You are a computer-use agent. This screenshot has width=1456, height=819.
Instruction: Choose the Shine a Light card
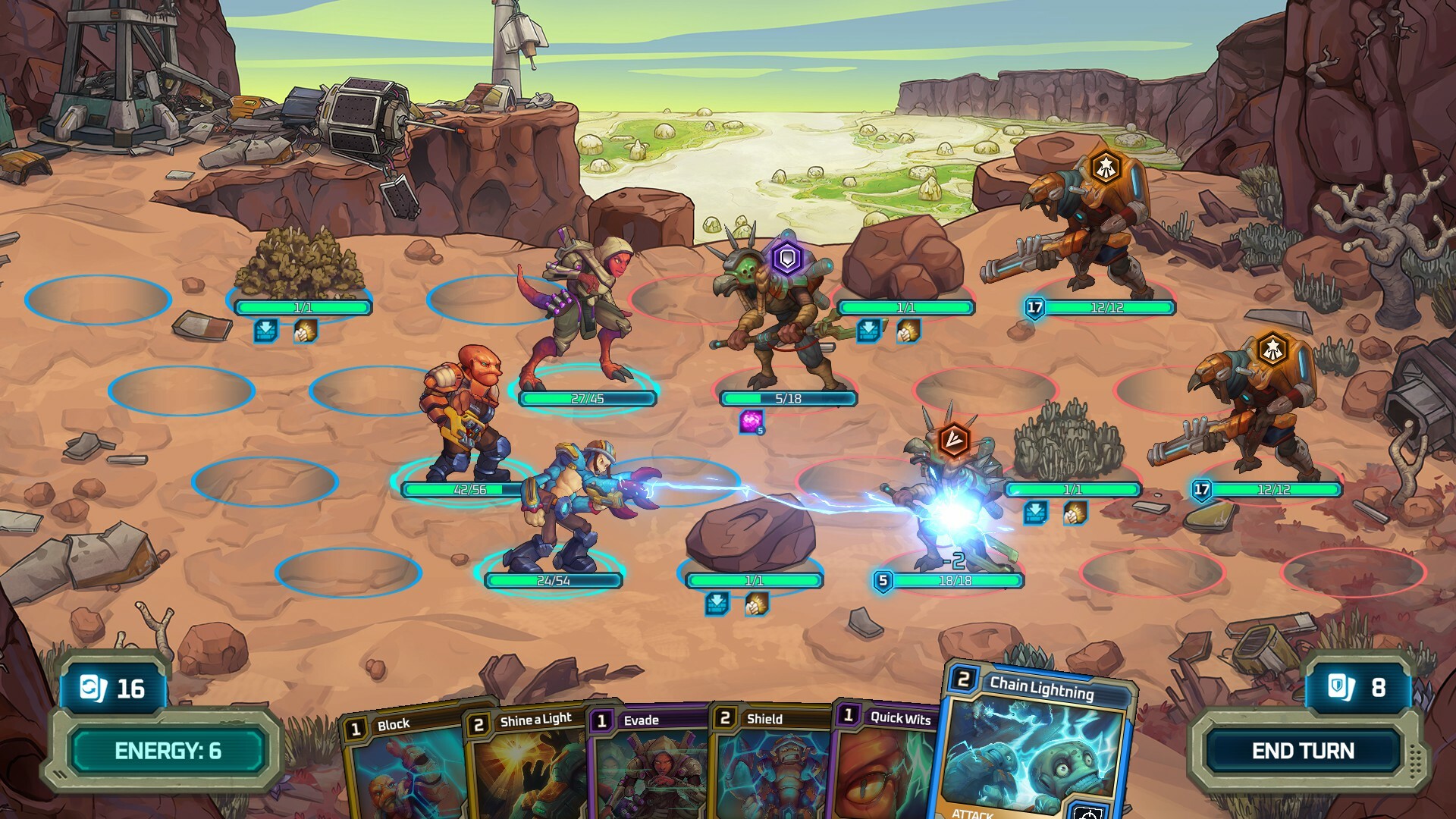527,766
